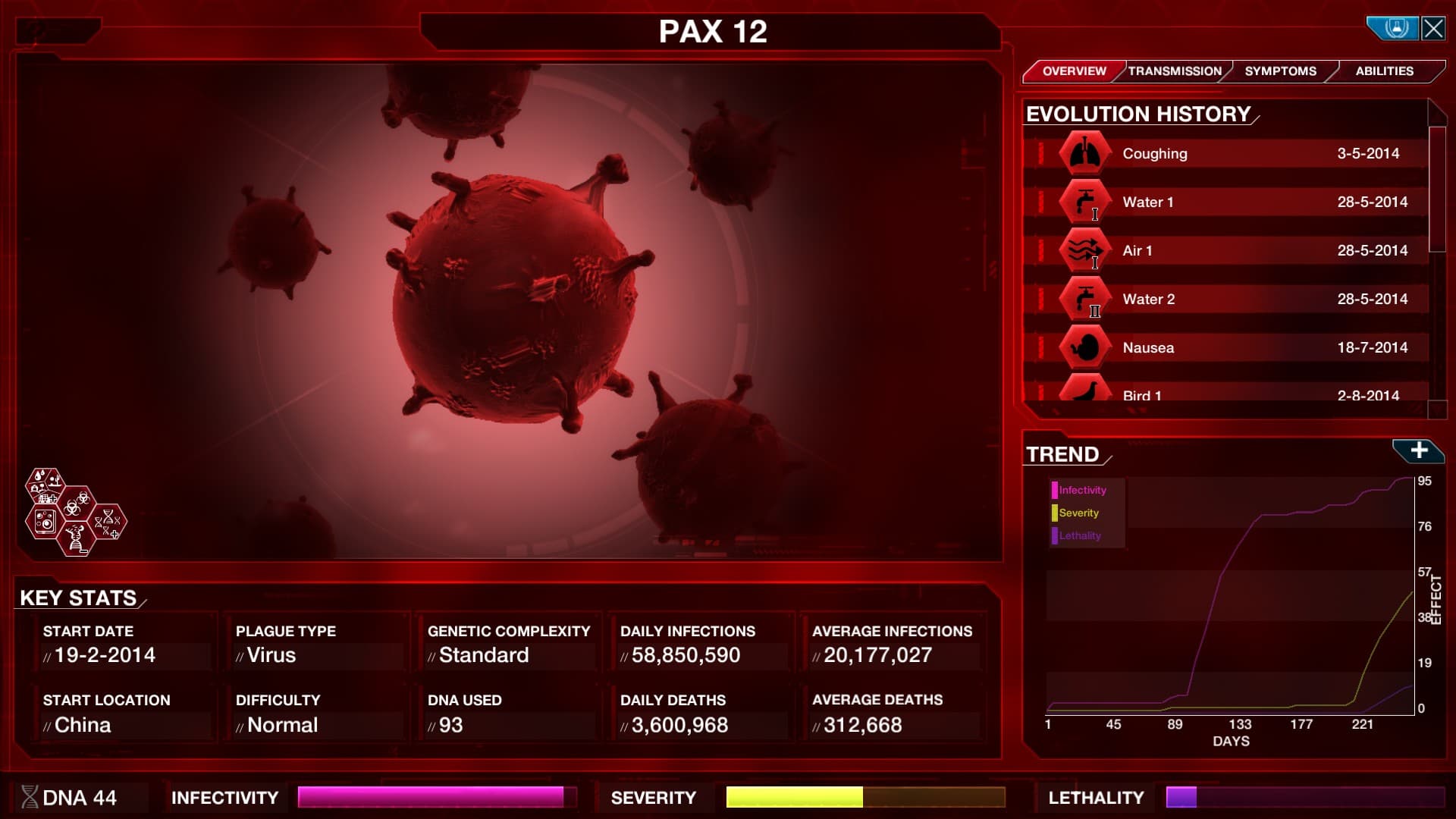The height and width of the screenshot is (819, 1456).
Task: Select the Water 2 entry dated 28-5-2014
Action: pos(1228,299)
